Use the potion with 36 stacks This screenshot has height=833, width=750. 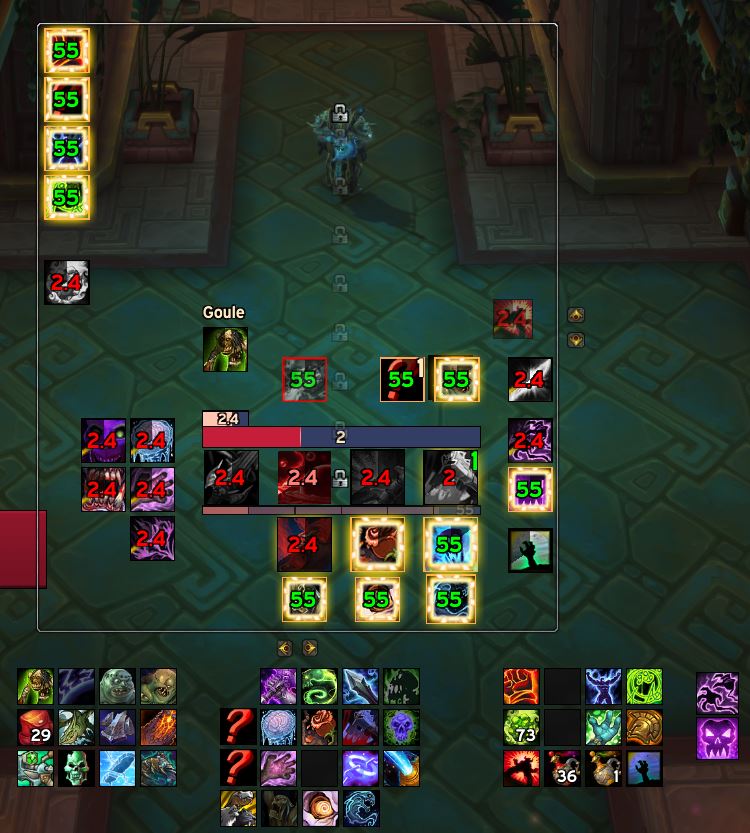562,768
